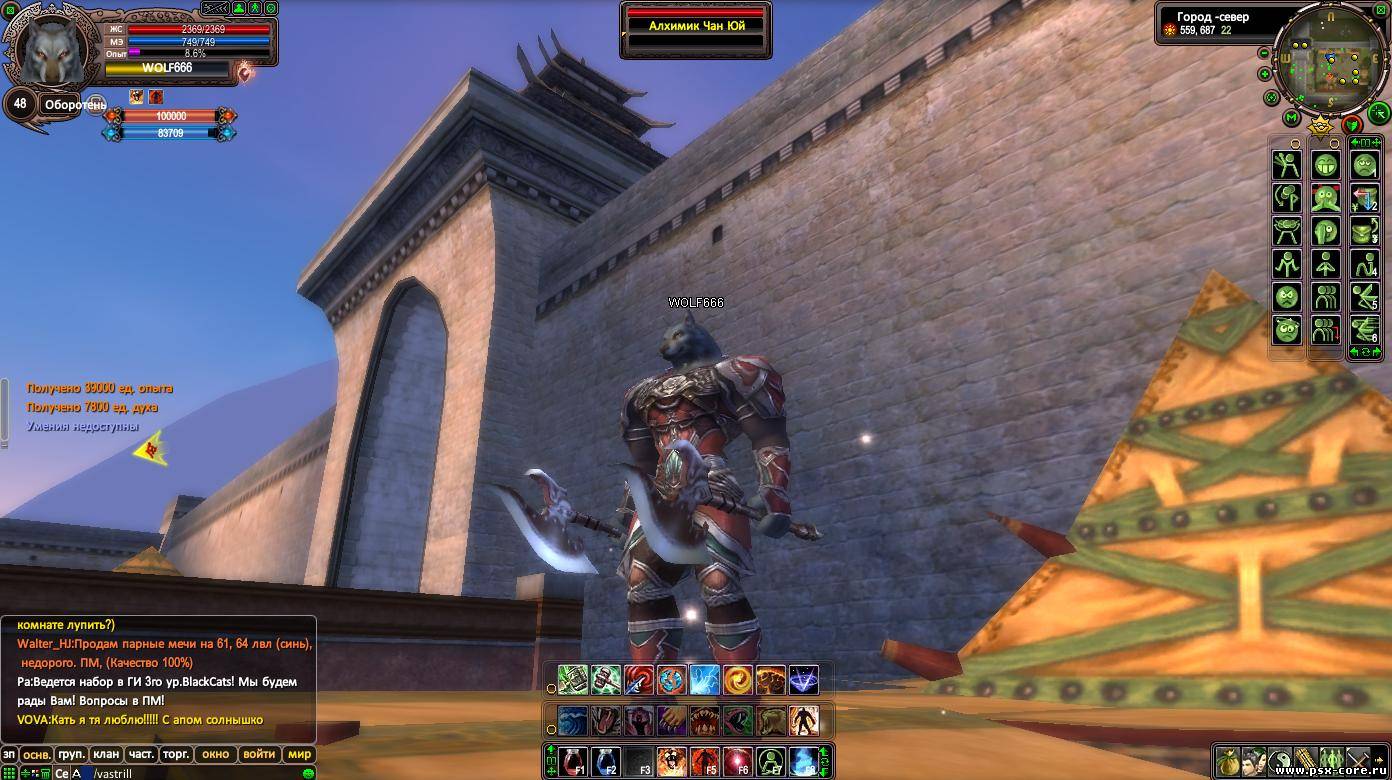Select the Алхимик Чан Юй target frame
The image size is (1392, 780).
tap(695, 26)
